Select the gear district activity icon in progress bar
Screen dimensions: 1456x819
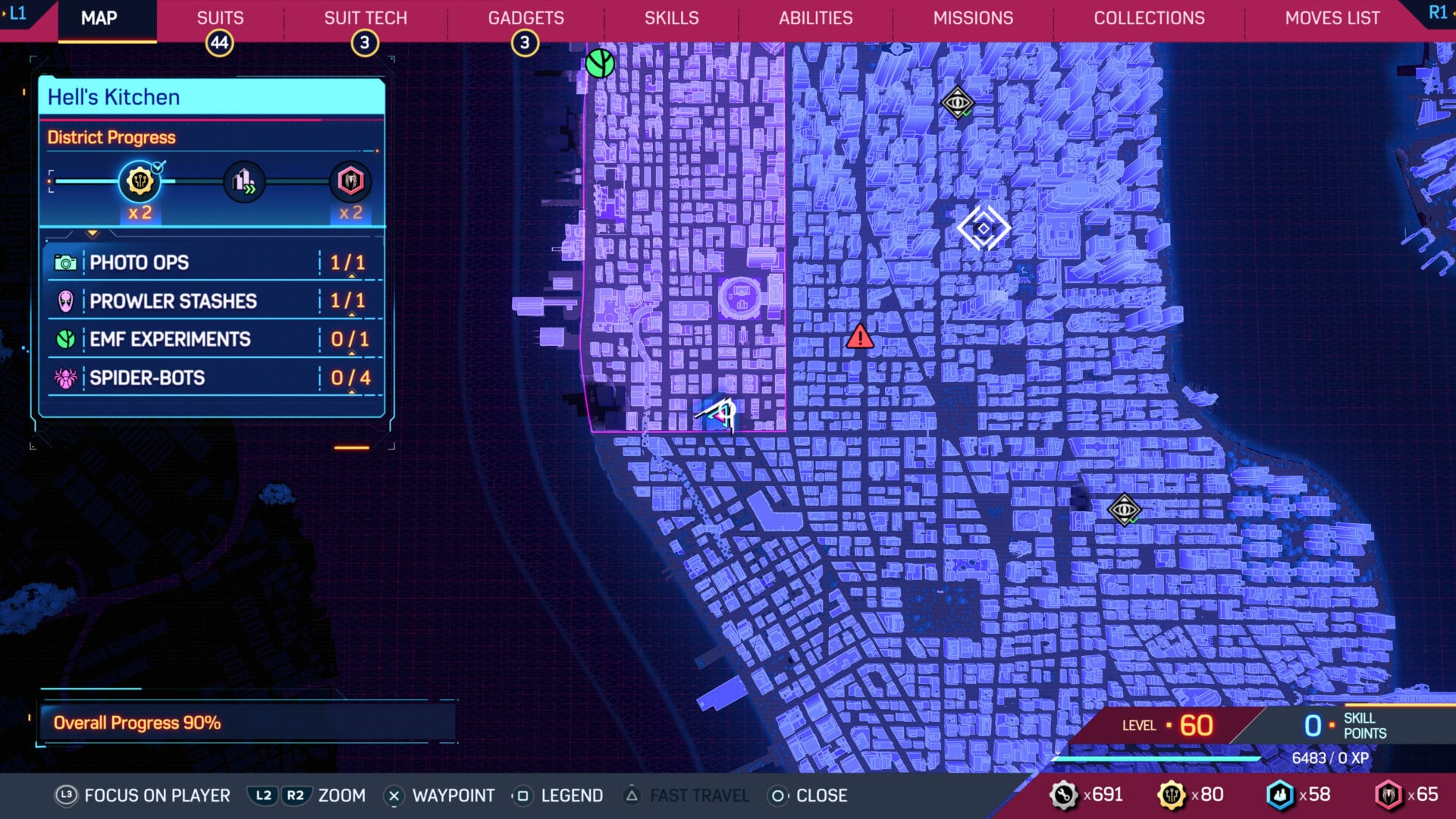pos(140,181)
